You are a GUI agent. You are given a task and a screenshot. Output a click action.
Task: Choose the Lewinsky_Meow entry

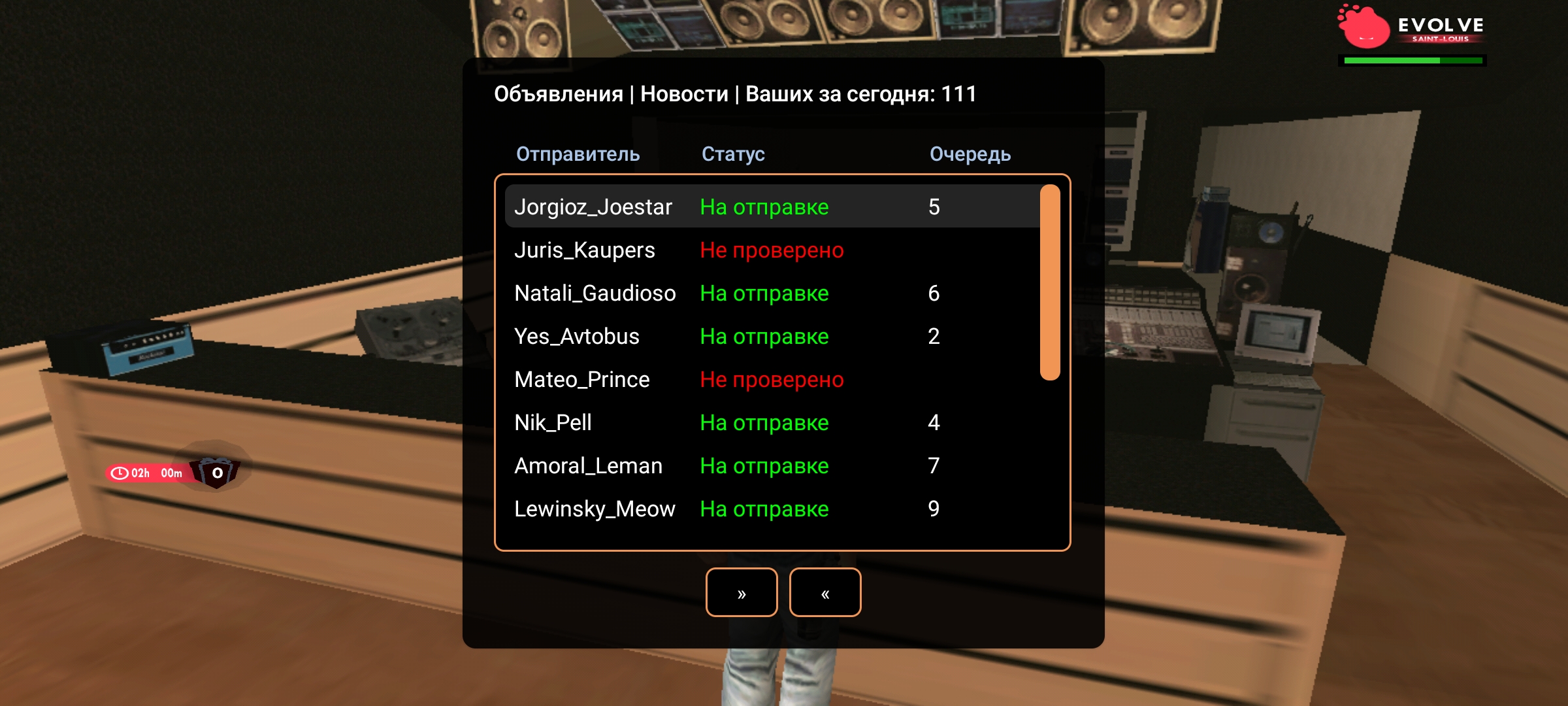pos(771,509)
